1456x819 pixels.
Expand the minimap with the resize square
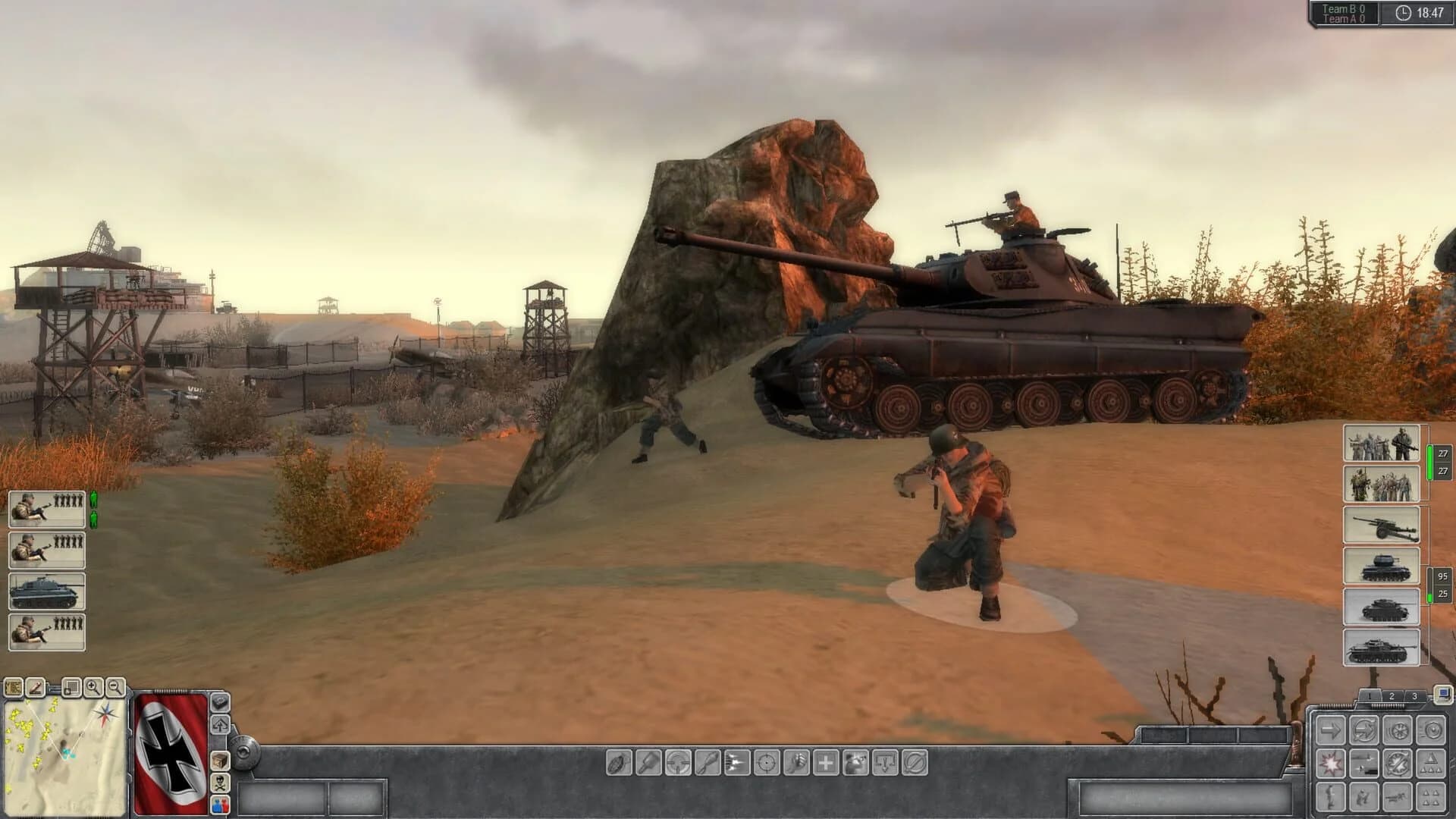point(71,689)
